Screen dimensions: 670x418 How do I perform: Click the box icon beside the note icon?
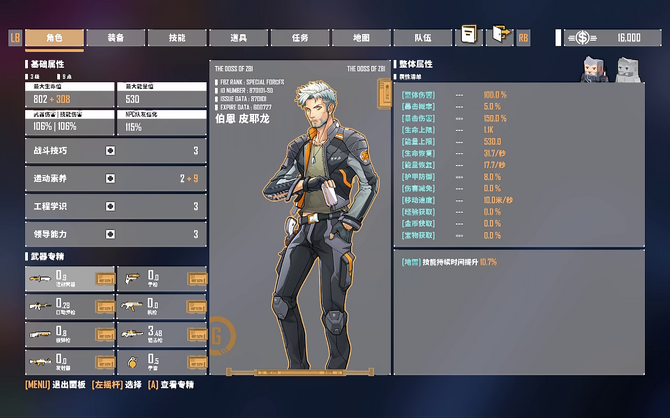[499, 36]
